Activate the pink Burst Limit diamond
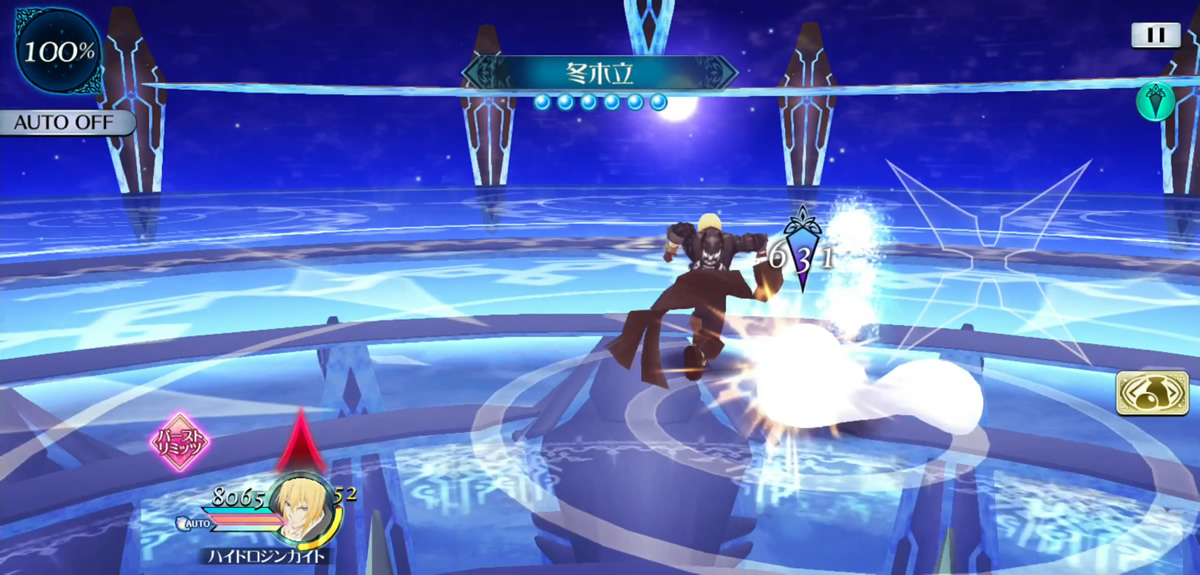Image resolution: width=1200 pixels, height=575 pixels. click(179, 440)
